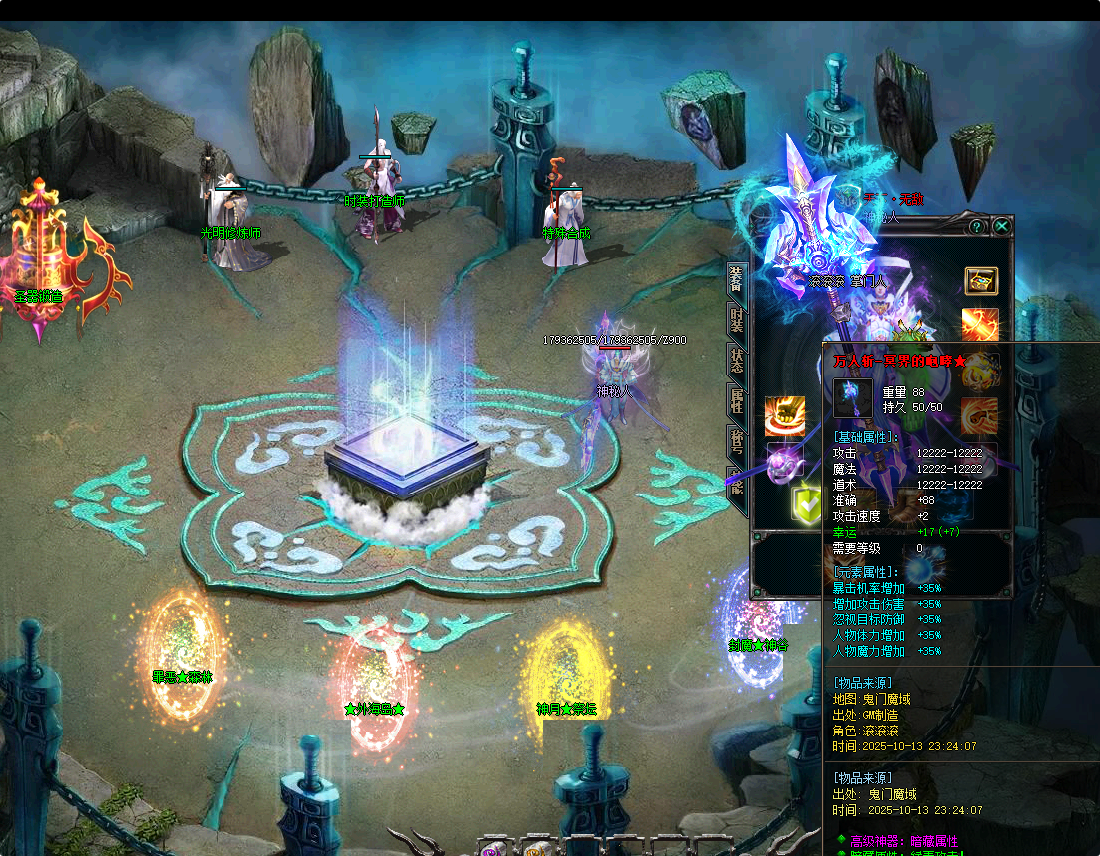Select the orange swirl equipment slot
Viewport: 1100px width, 856px height.
980,416
